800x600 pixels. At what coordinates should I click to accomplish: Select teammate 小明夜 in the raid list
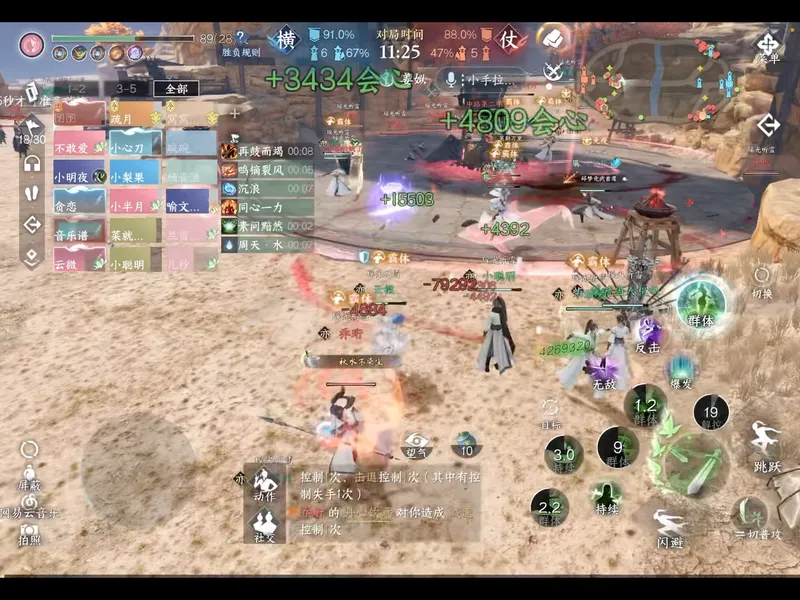pyautogui.click(x=79, y=176)
